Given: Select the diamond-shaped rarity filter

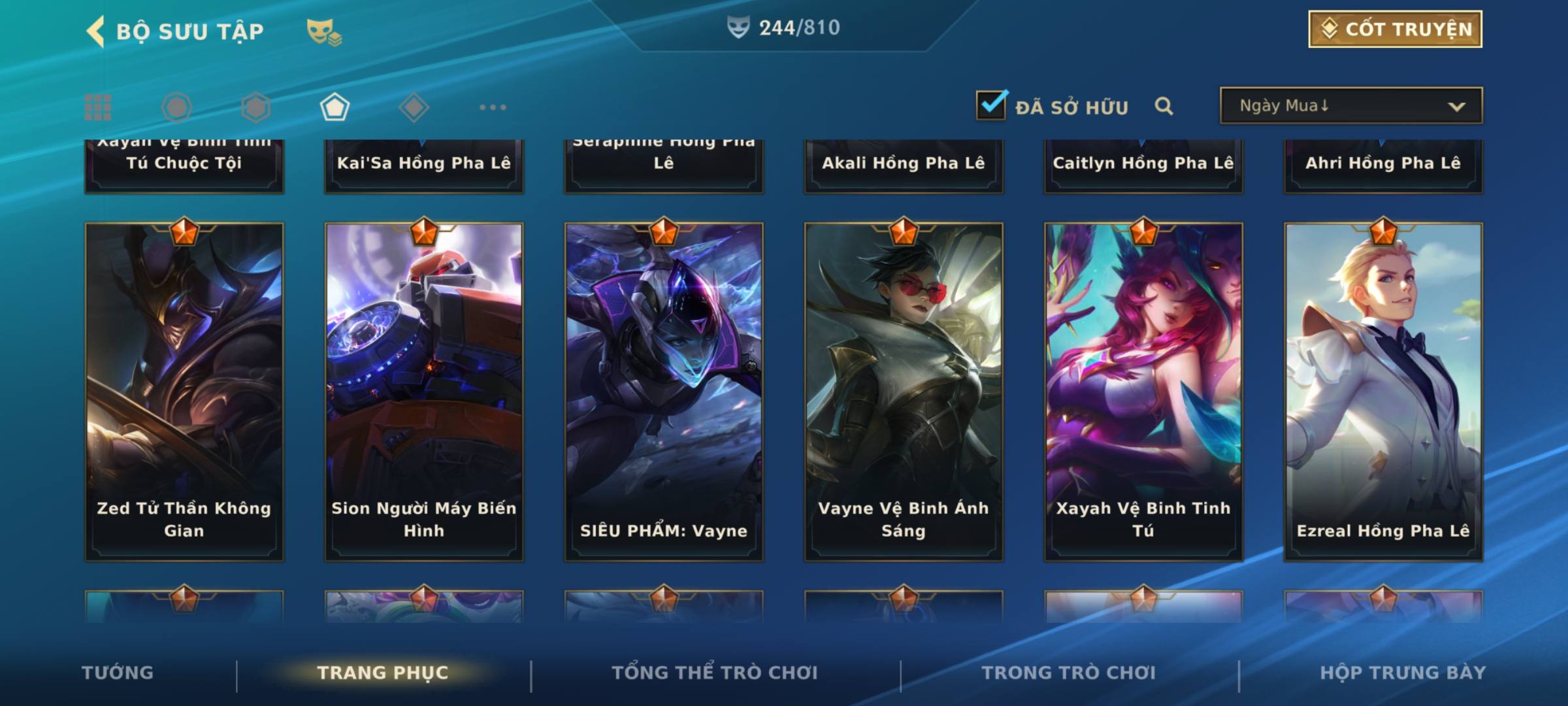Looking at the screenshot, I should 414,107.
